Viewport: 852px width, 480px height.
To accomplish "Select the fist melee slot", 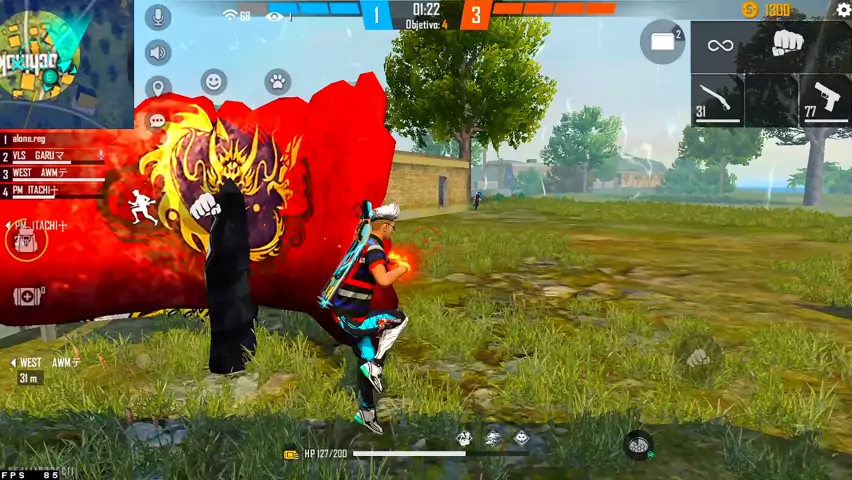I will pos(788,44).
